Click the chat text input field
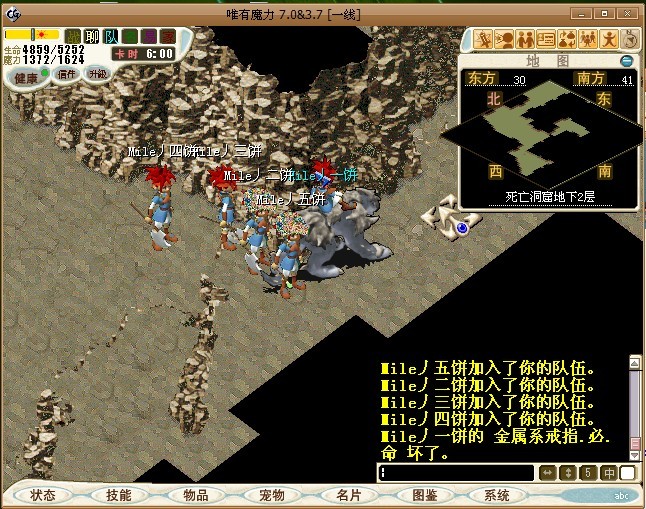The image size is (646, 509). (457, 473)
